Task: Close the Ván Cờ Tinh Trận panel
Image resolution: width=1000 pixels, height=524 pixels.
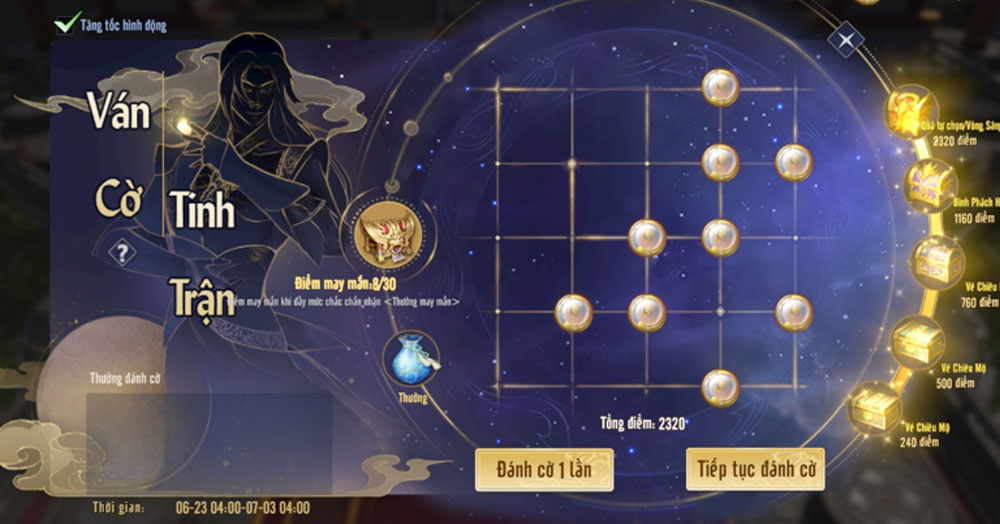Action: coord(846,41)
